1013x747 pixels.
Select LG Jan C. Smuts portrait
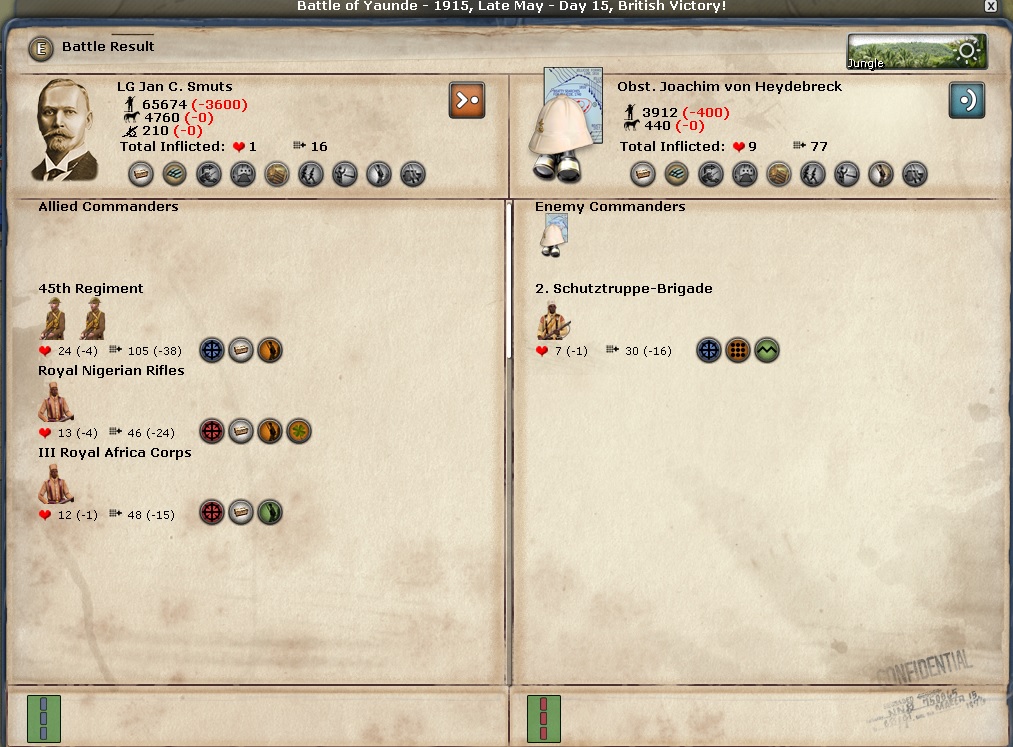tap(67, 130)
